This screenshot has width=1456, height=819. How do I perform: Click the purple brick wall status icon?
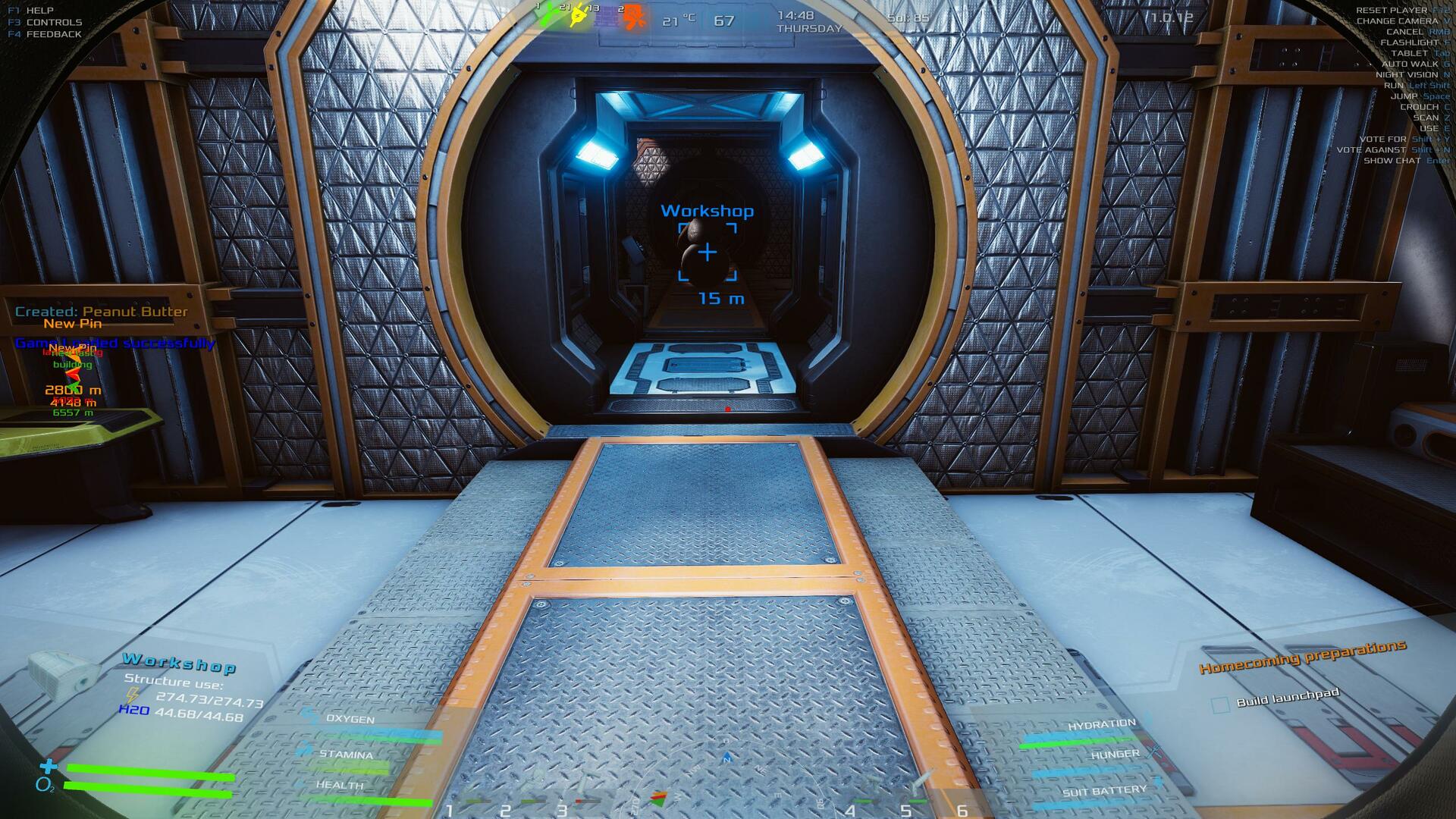pyautogui.click(x=605, y=17)
